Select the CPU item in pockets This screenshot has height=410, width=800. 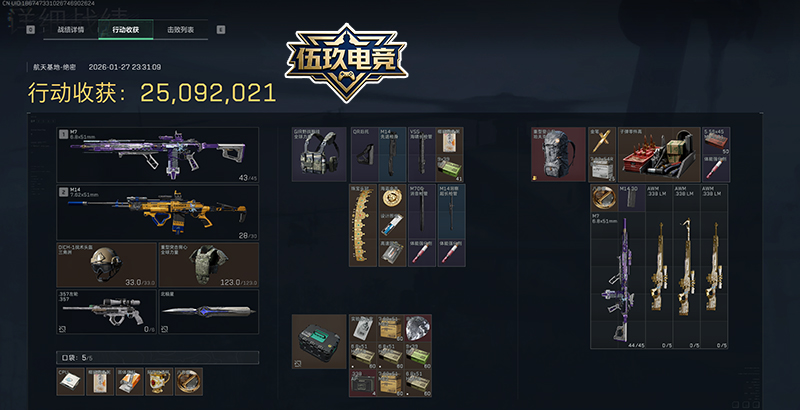point(70,379)
